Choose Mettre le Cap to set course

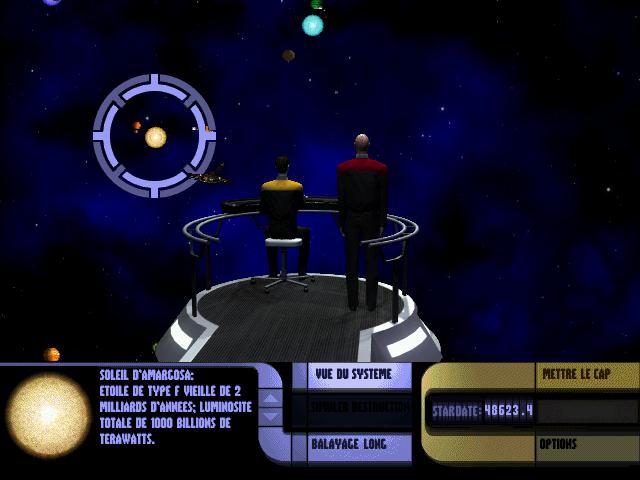pos(576,375)
